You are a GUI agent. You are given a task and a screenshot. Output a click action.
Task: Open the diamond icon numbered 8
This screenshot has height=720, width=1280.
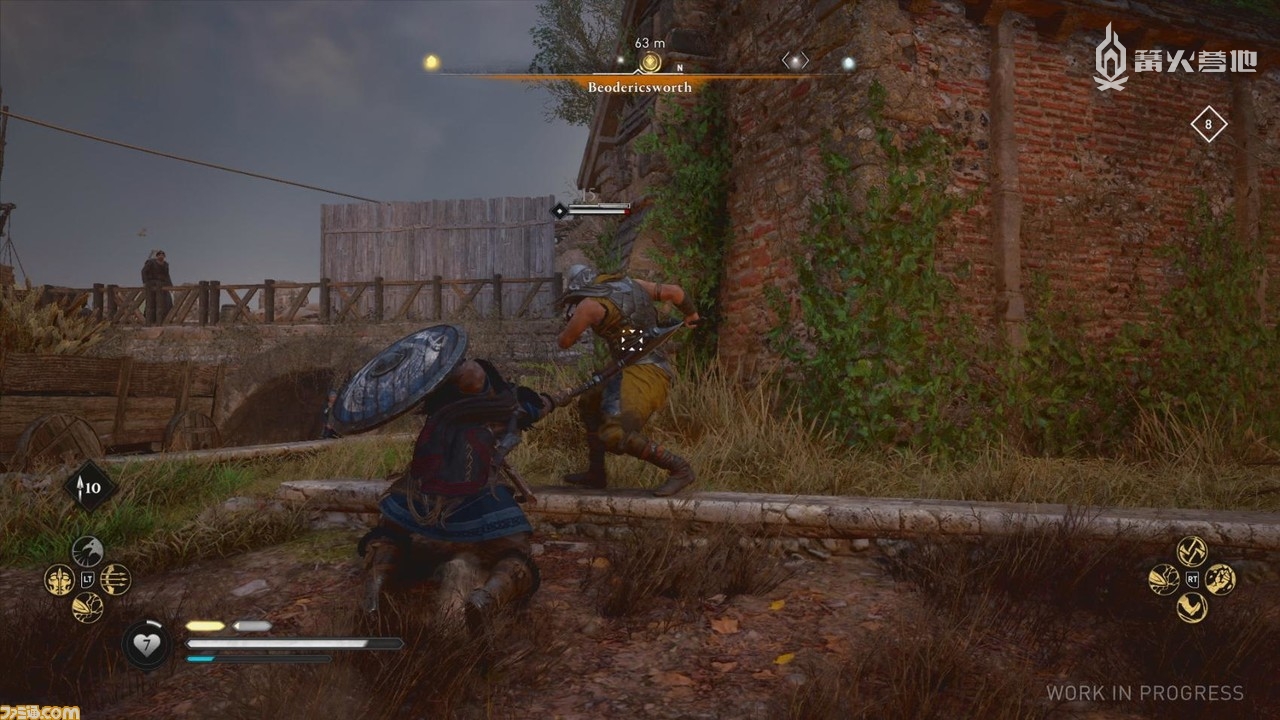(1208, 125)
